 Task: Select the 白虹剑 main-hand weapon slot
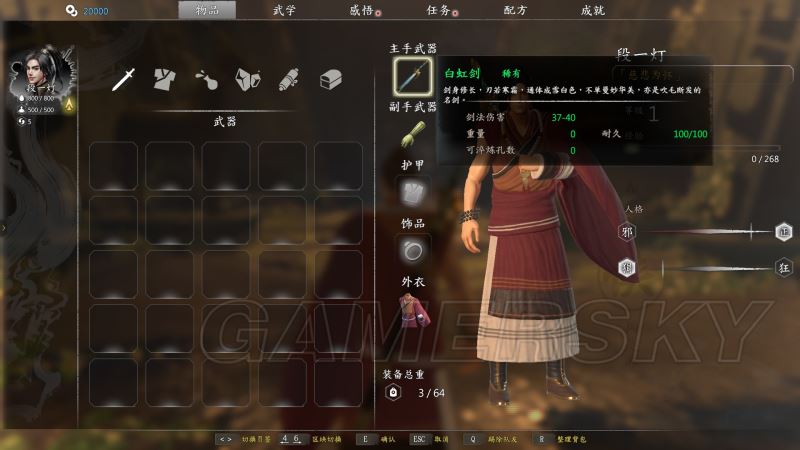412,76
